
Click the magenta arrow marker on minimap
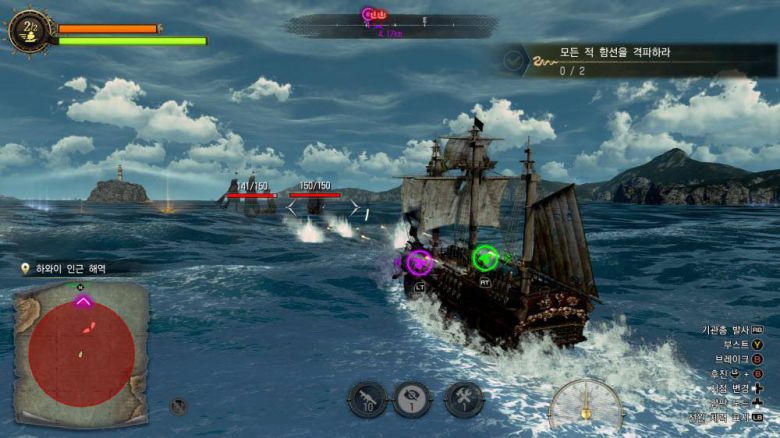pyautogui.click(x=83, y=301)
